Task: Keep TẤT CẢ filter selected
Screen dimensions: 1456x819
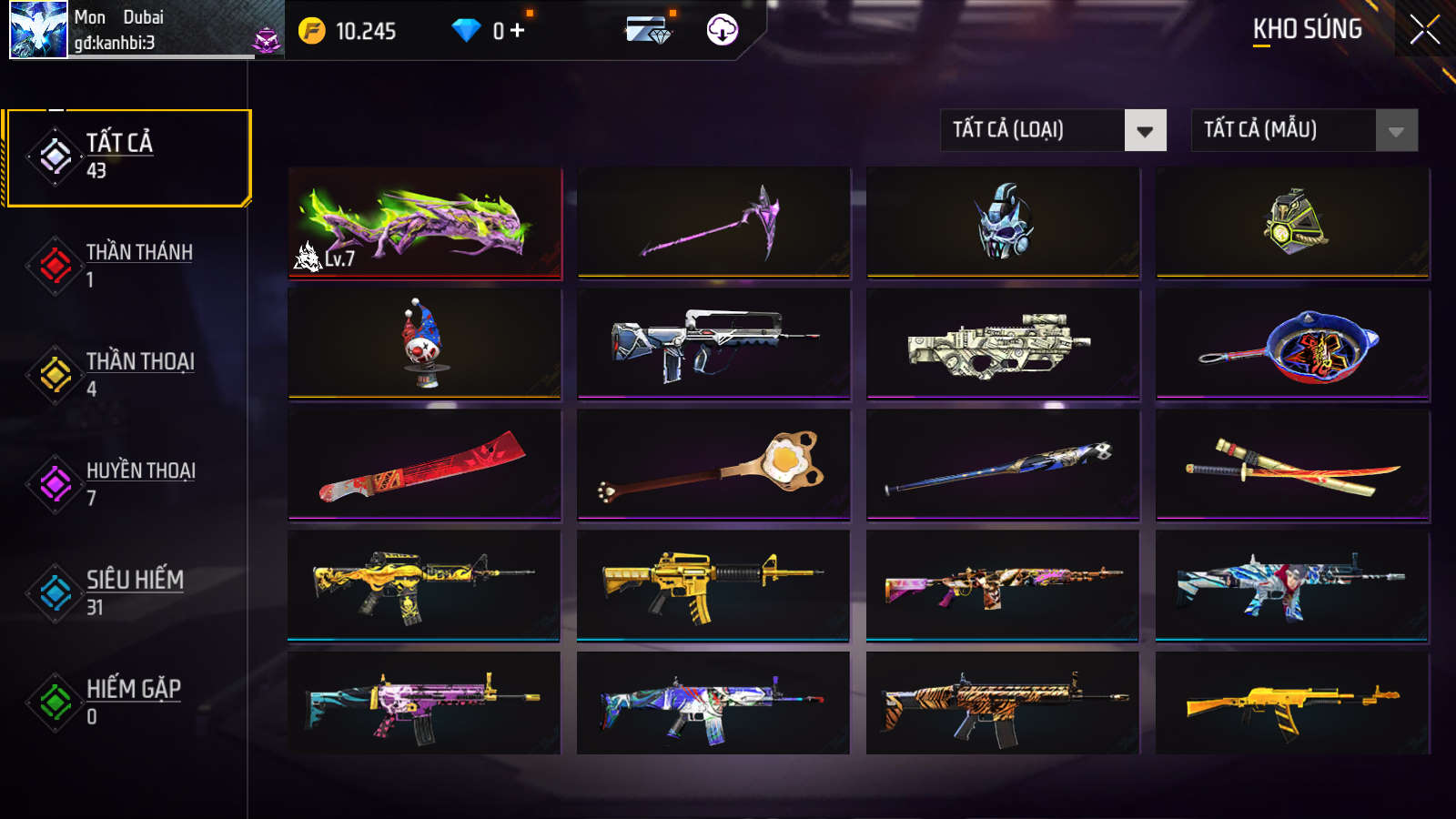Action: [129, 157]
